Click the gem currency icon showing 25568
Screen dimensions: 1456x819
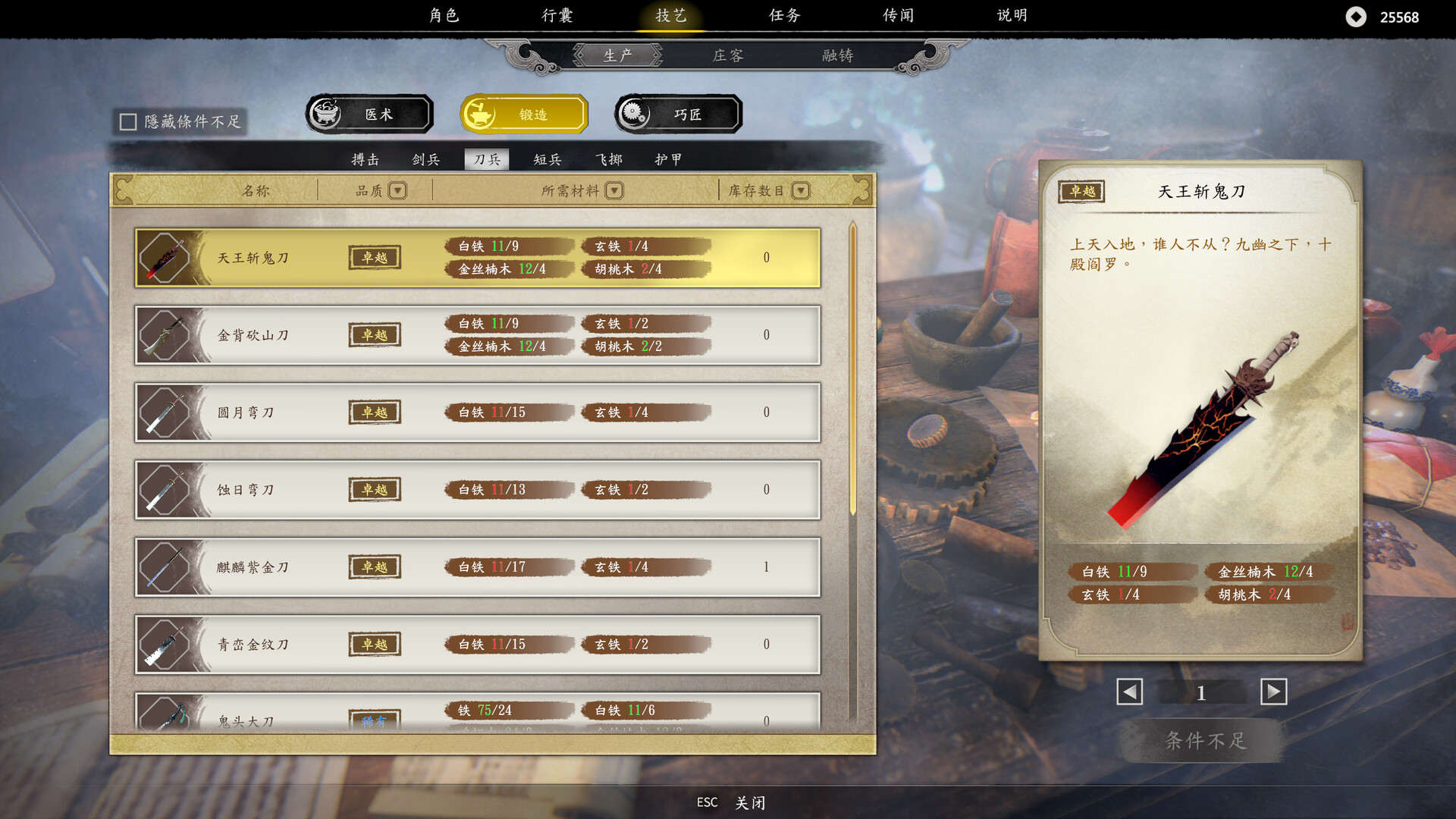[x=1357, y=16]
